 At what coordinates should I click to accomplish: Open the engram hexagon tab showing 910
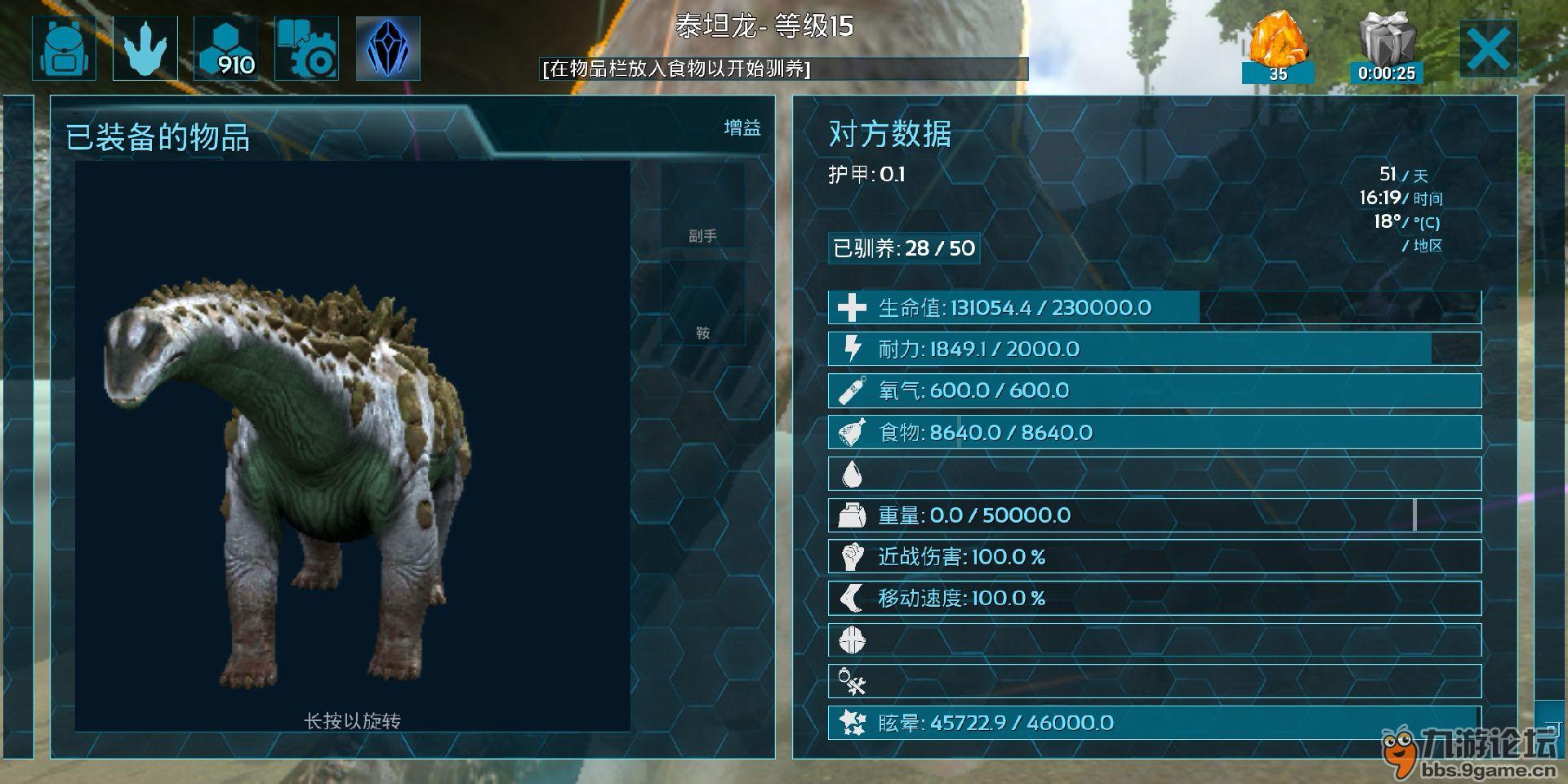(225, 49)
